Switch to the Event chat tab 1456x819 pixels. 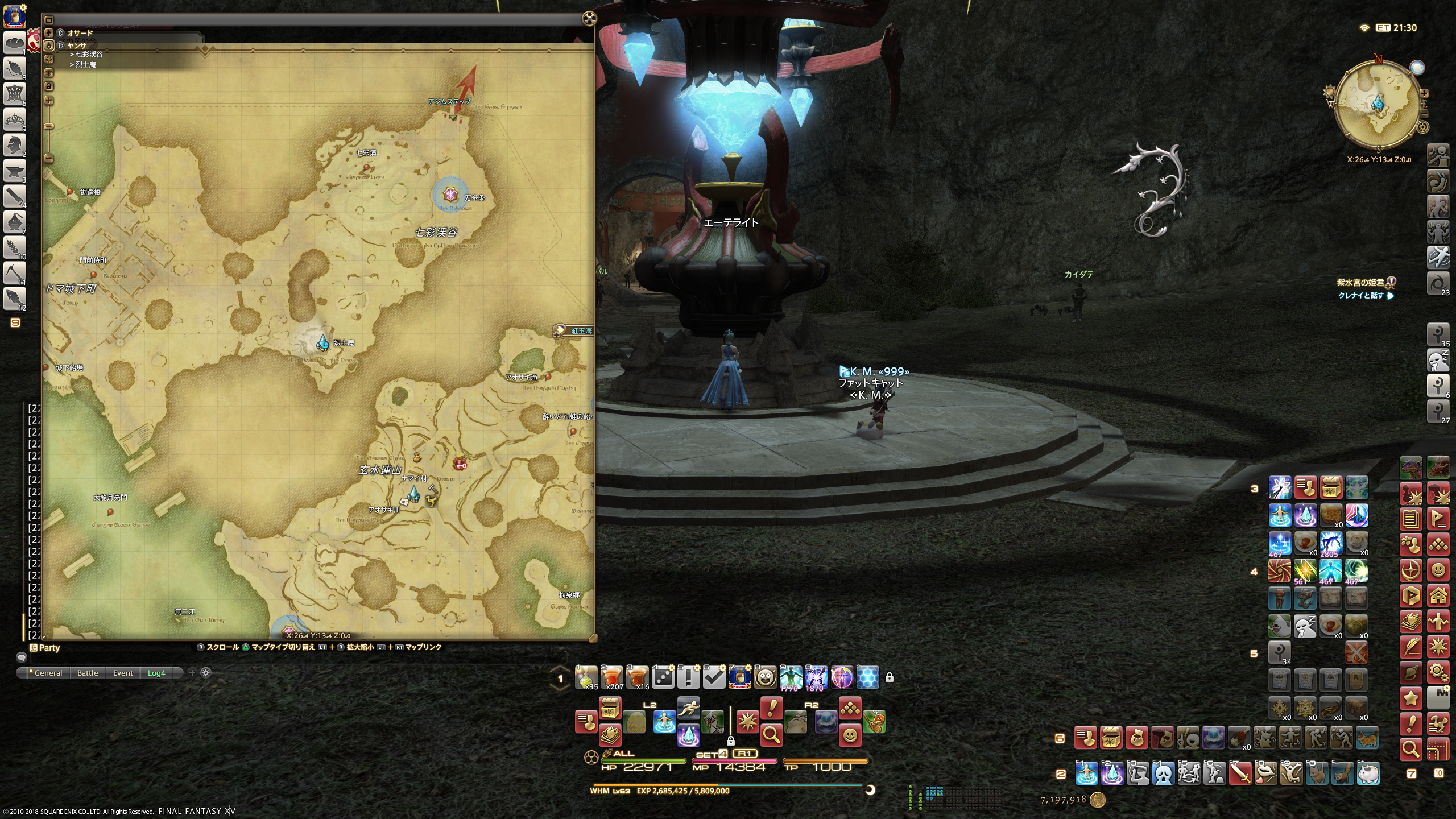click(123, 673)
